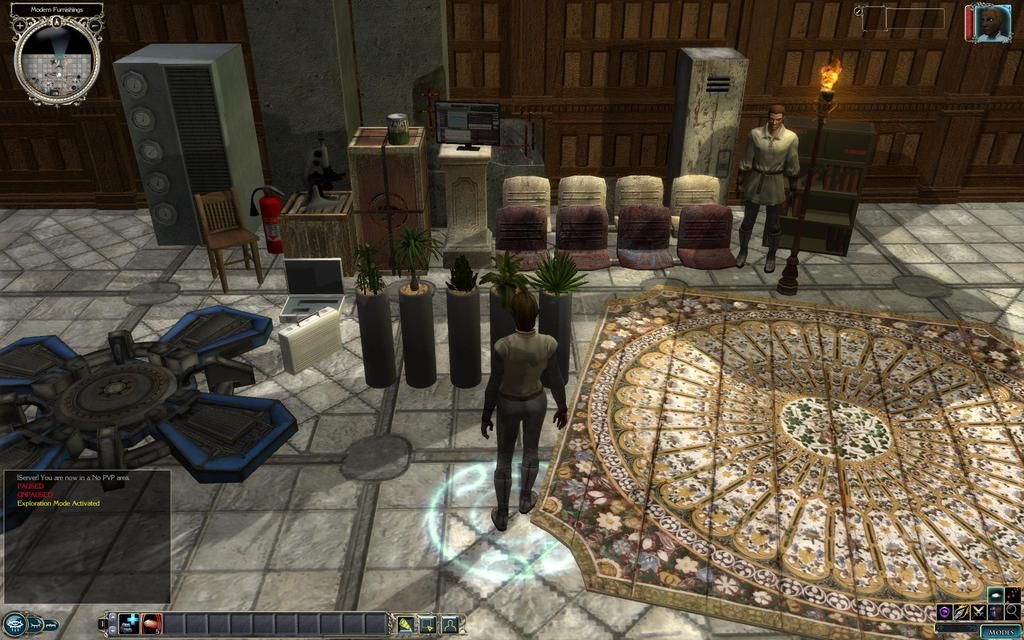Select the character portrait
This screenshot has width=1024, height=640.
pyautogui.click(x=988, y=24)
